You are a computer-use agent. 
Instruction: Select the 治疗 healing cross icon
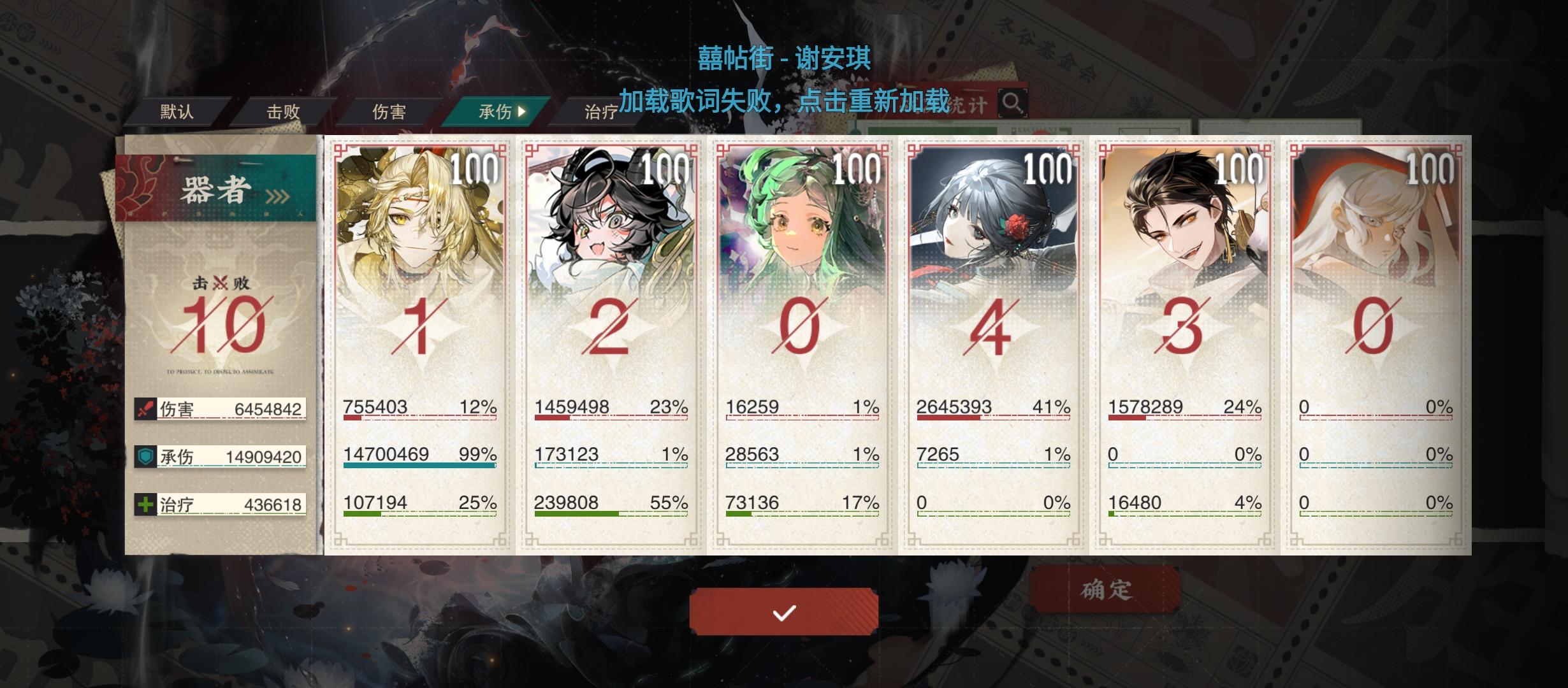146,503
